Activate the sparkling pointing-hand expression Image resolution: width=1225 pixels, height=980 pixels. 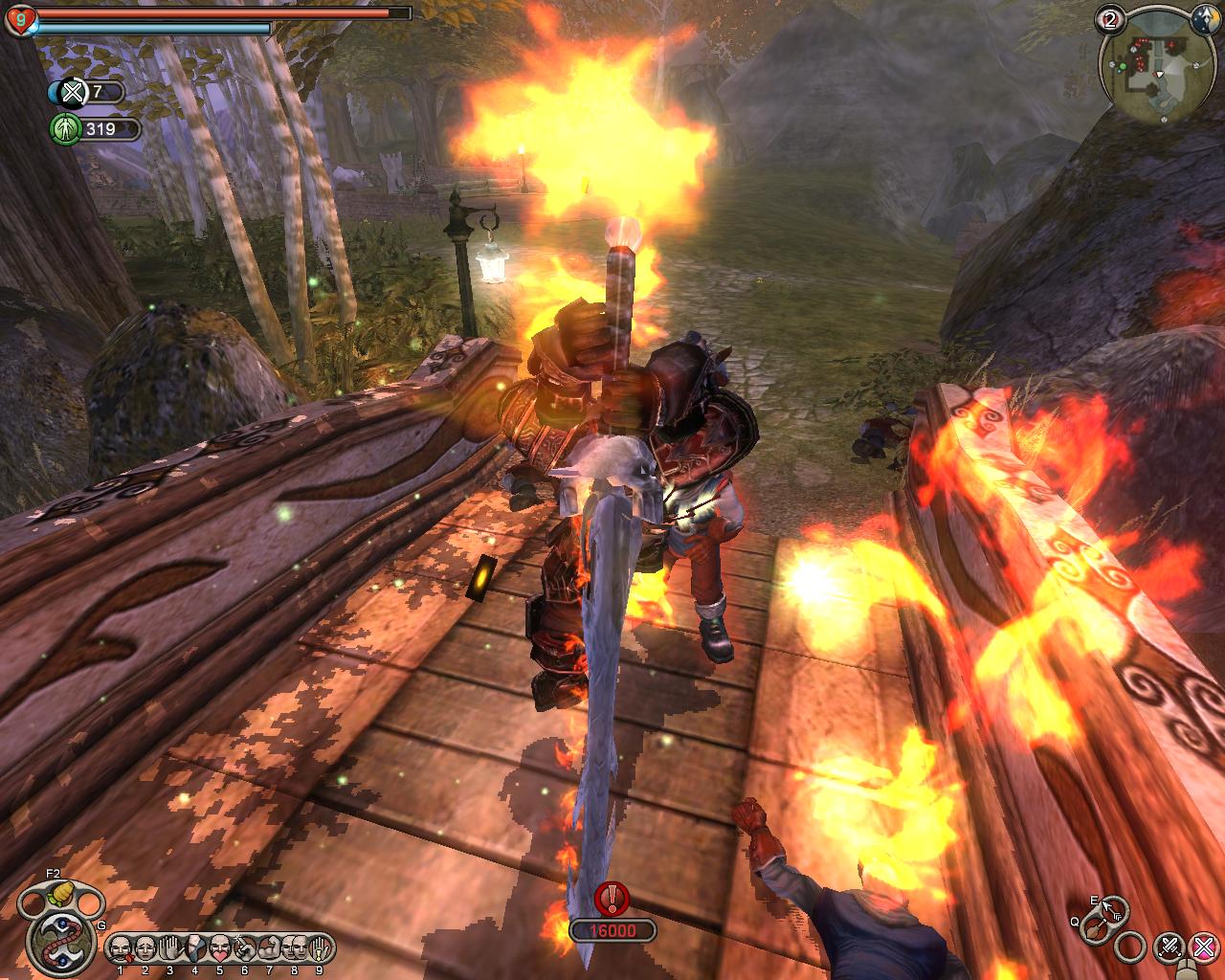(245, 948)
